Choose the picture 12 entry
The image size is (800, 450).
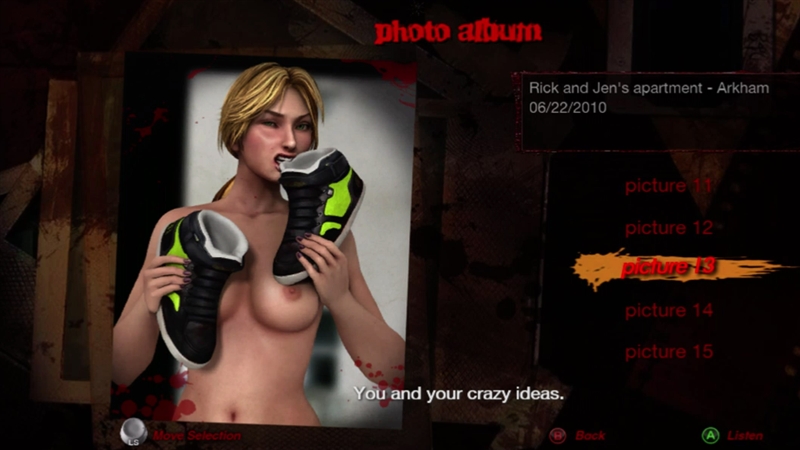point(669,228)
